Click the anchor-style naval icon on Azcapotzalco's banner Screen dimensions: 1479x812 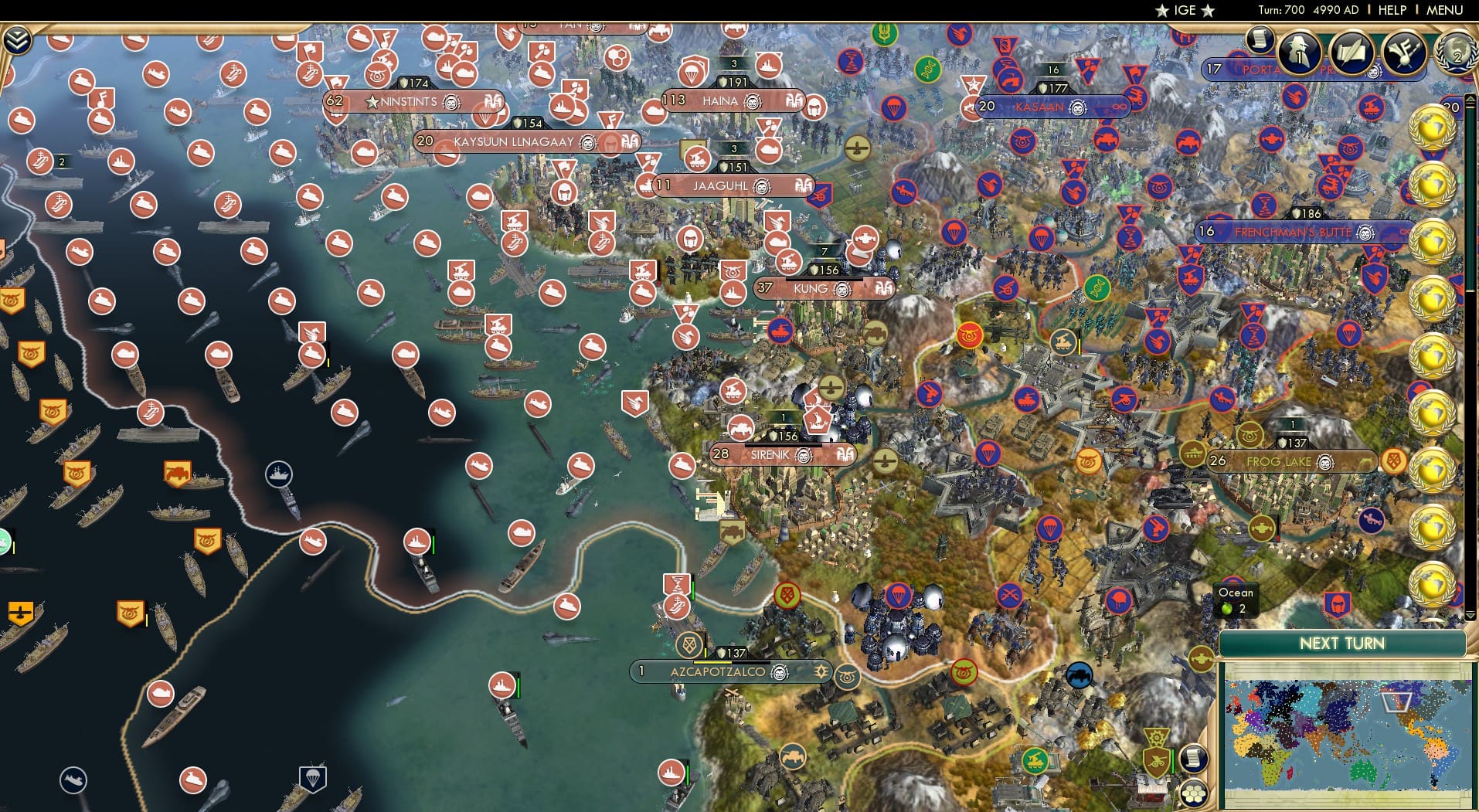click(821, 672)
